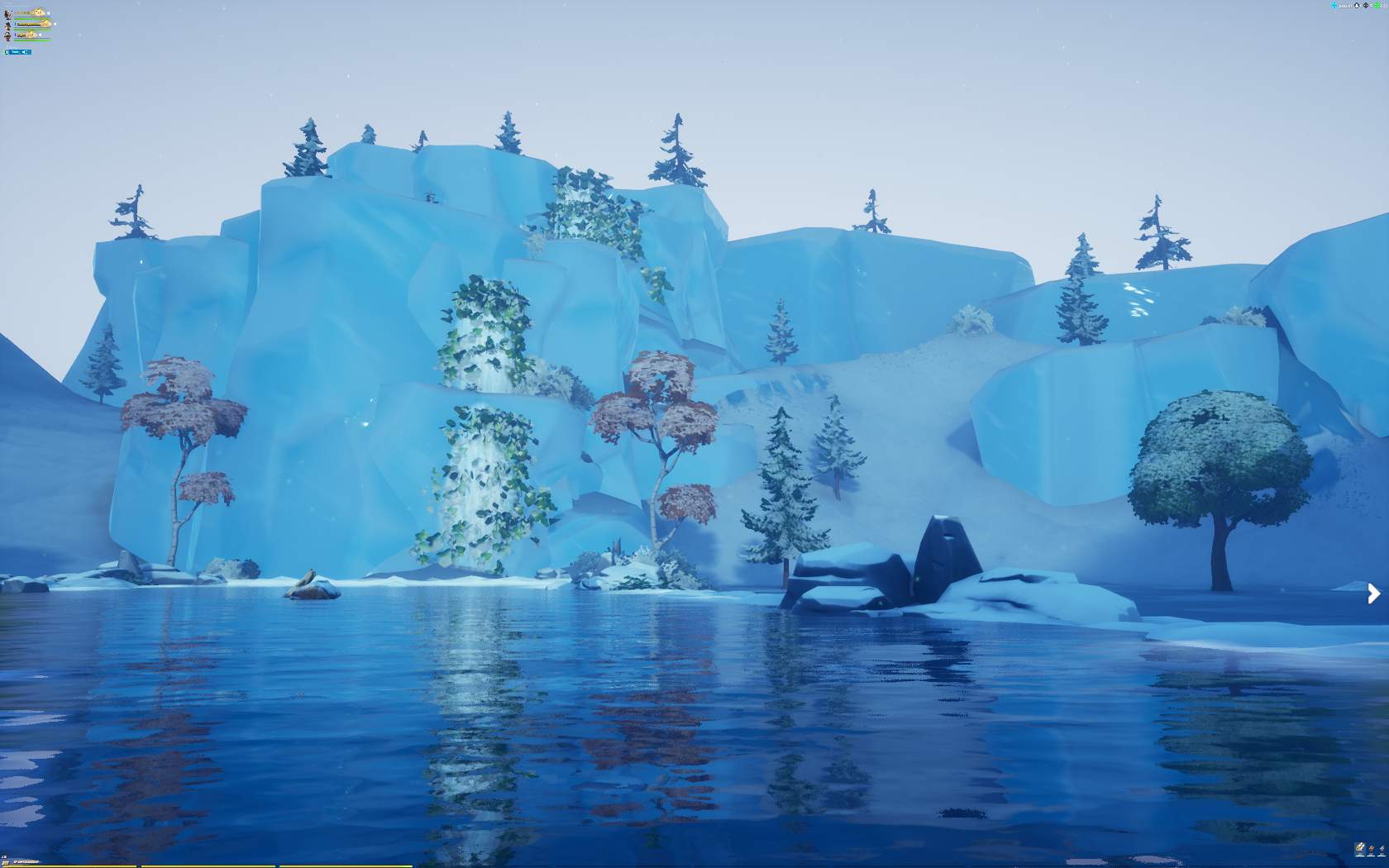The width and height of the screenshot is (1389, 868).
Task: Toggle the third teammate's voice indicator
Action: [x=40, y=35]
